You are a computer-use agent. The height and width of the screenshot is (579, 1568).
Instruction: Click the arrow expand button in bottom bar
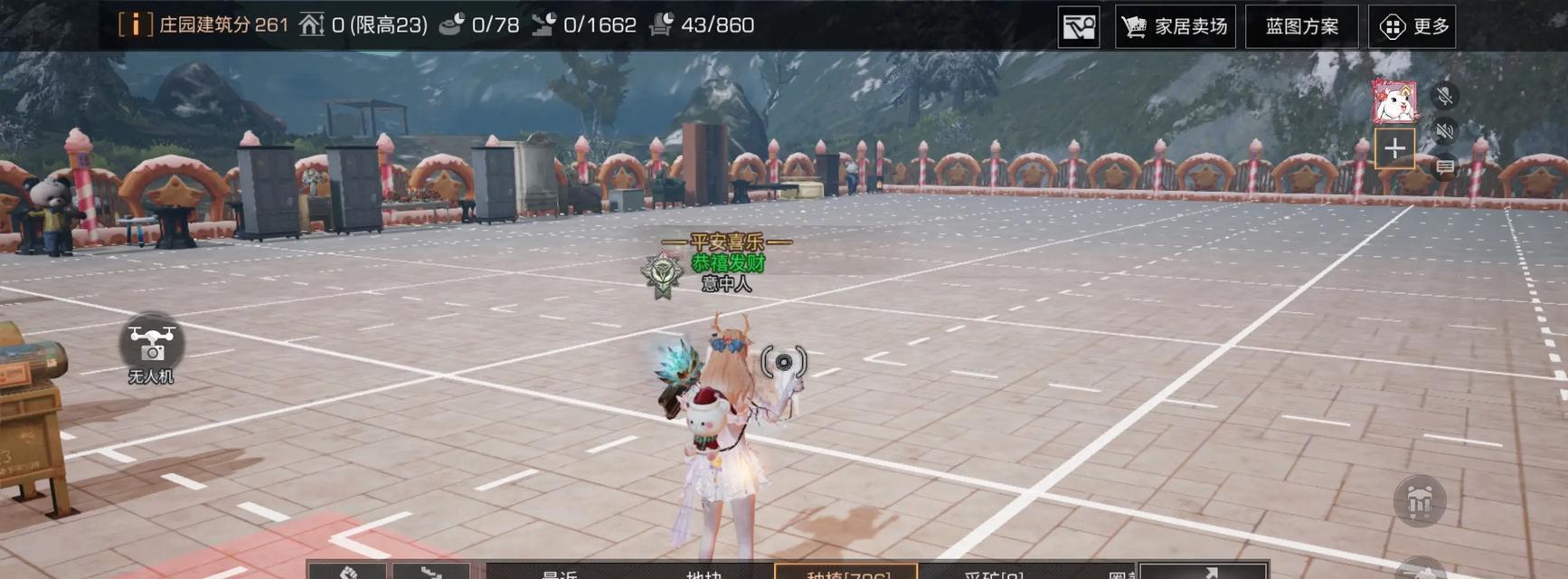pyautogui.click(x=1204, y=572)
